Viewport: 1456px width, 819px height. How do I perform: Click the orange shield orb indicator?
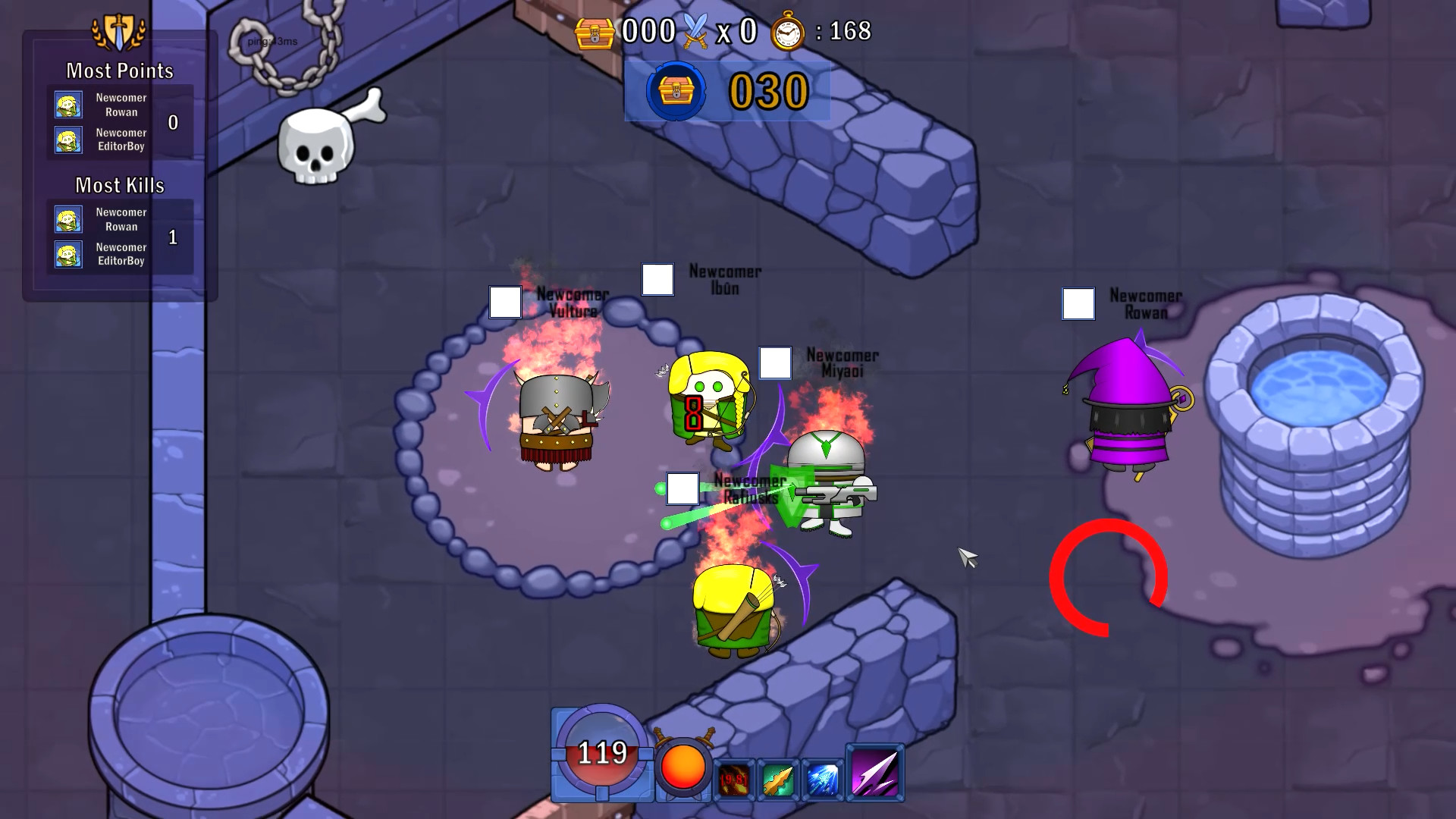click(682, 767)
